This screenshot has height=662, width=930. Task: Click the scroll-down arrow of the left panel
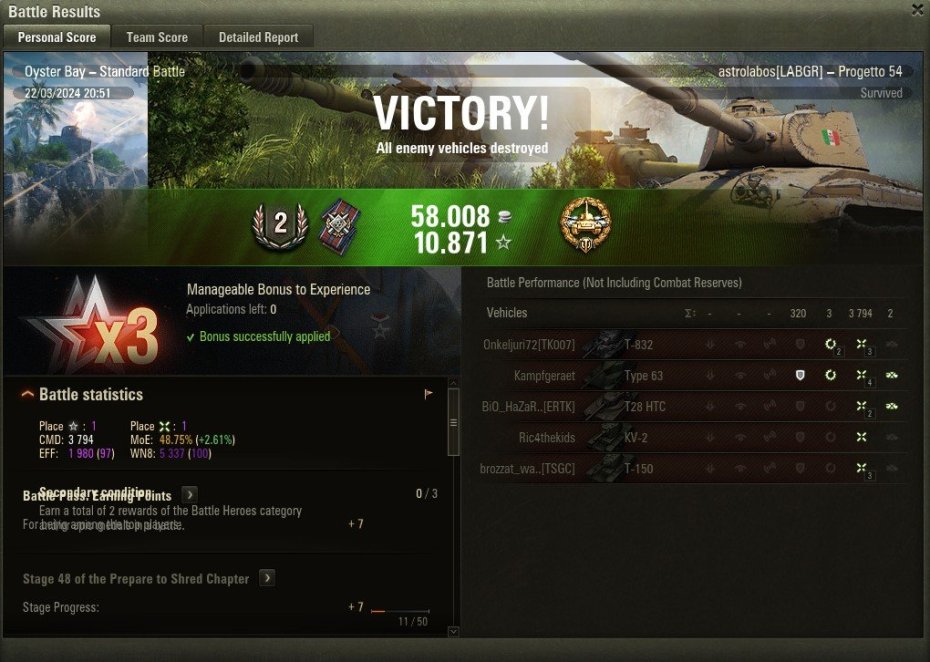(x=453, y=631)
